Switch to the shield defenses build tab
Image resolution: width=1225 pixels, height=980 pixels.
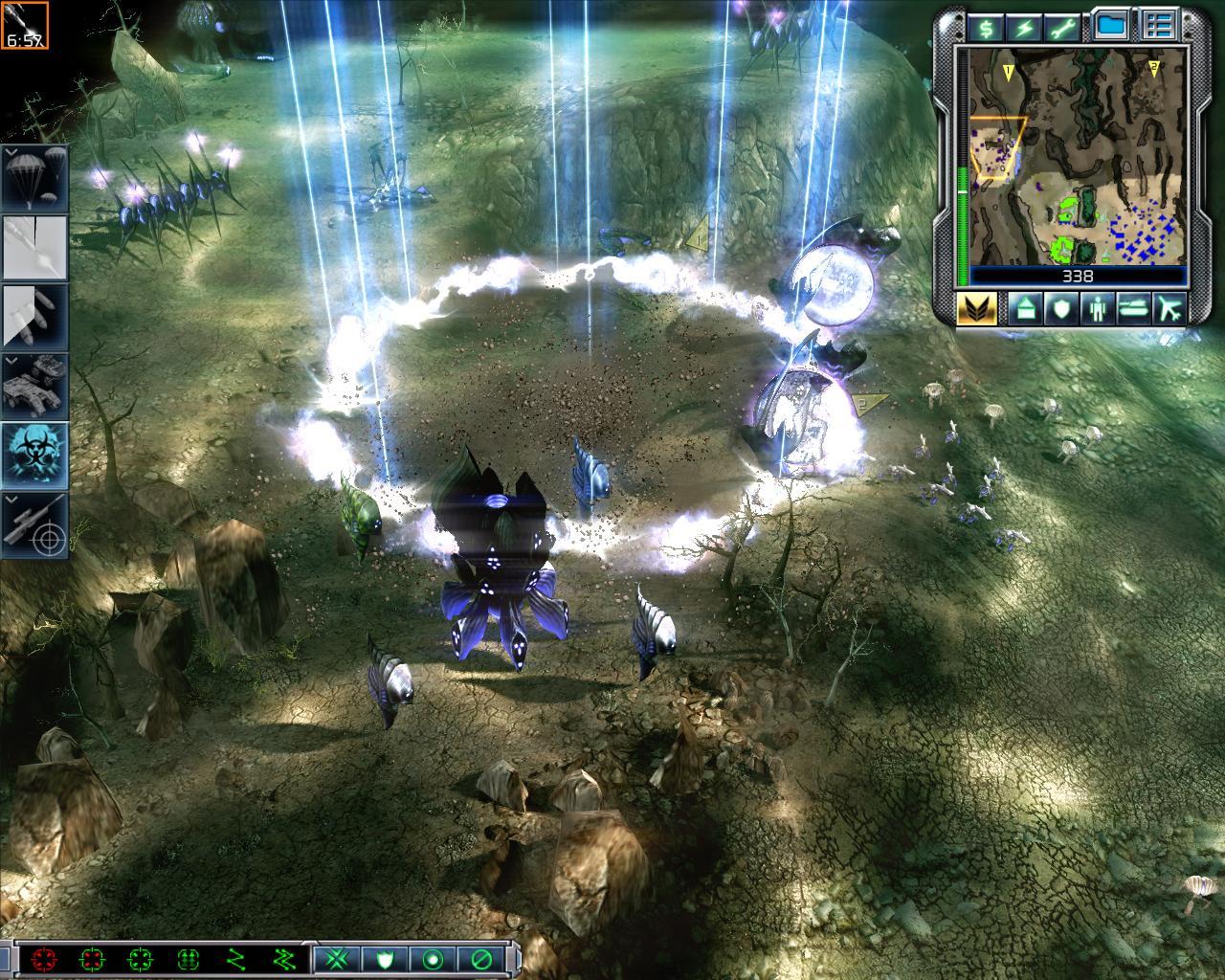click(1058, 308)
